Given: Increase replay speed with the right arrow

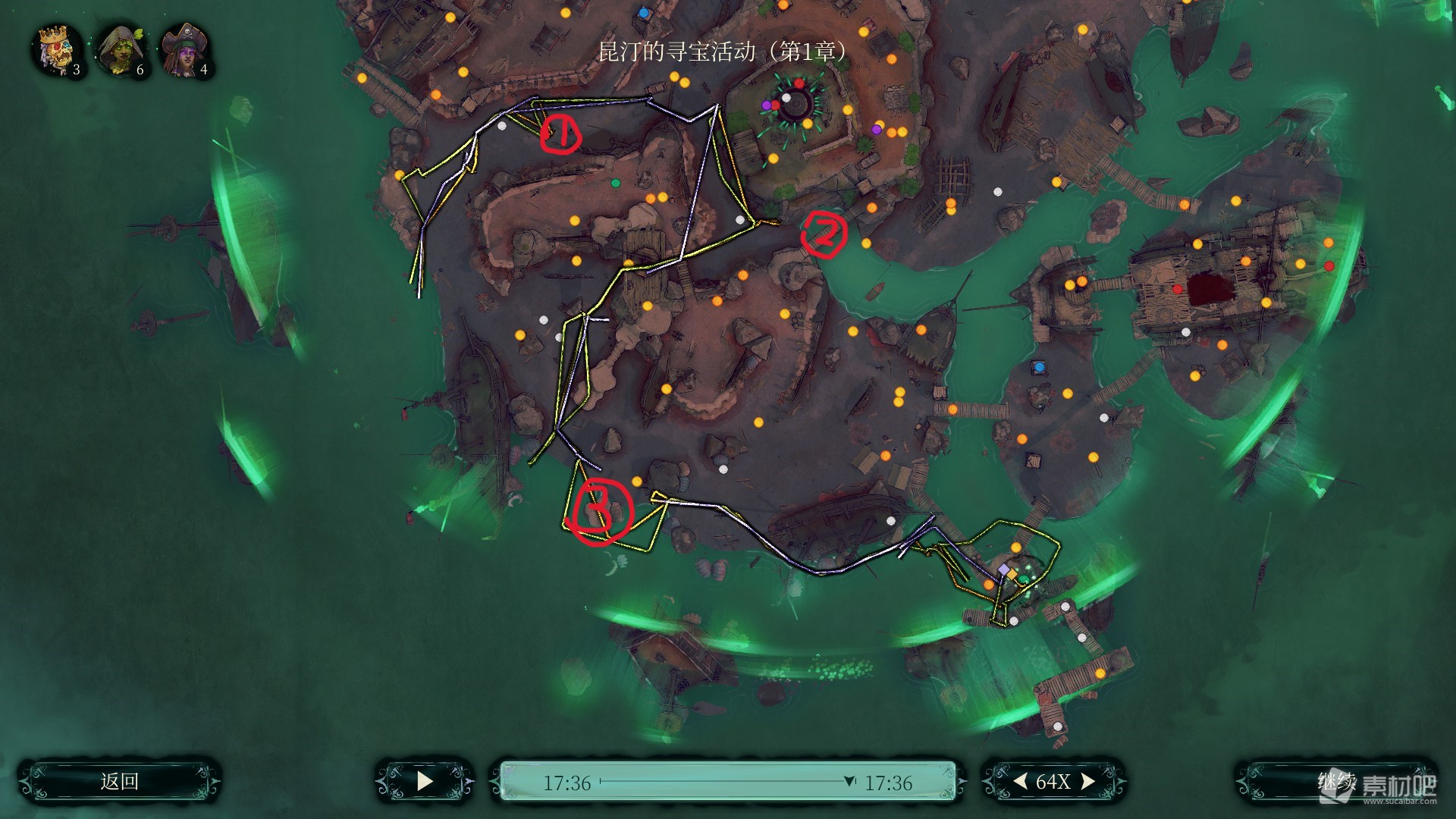Looking at the screenshot, I should (1087, 781).
